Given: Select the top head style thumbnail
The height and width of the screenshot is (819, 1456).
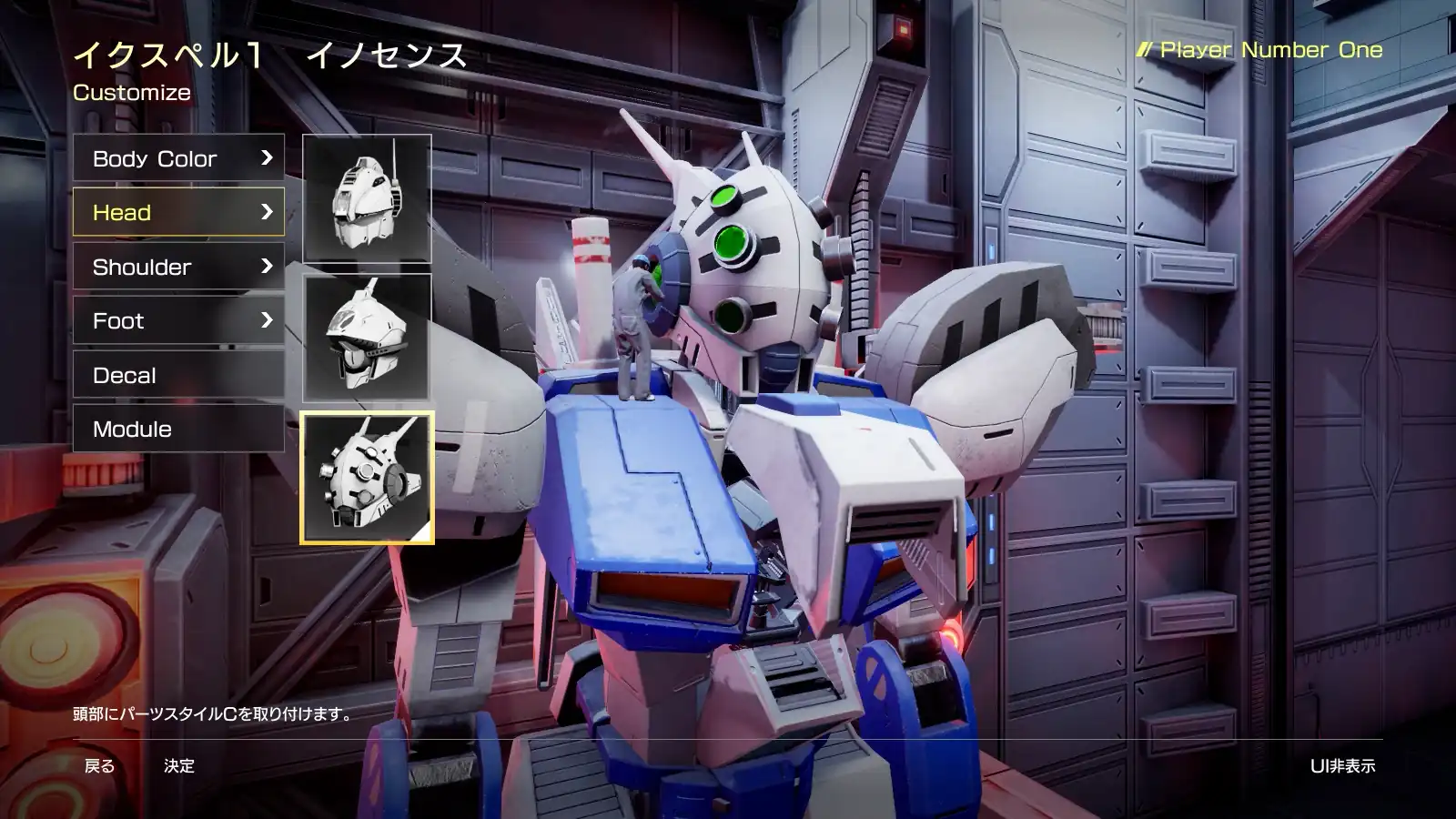Looking at the screenshot, I should pos(366,198).
